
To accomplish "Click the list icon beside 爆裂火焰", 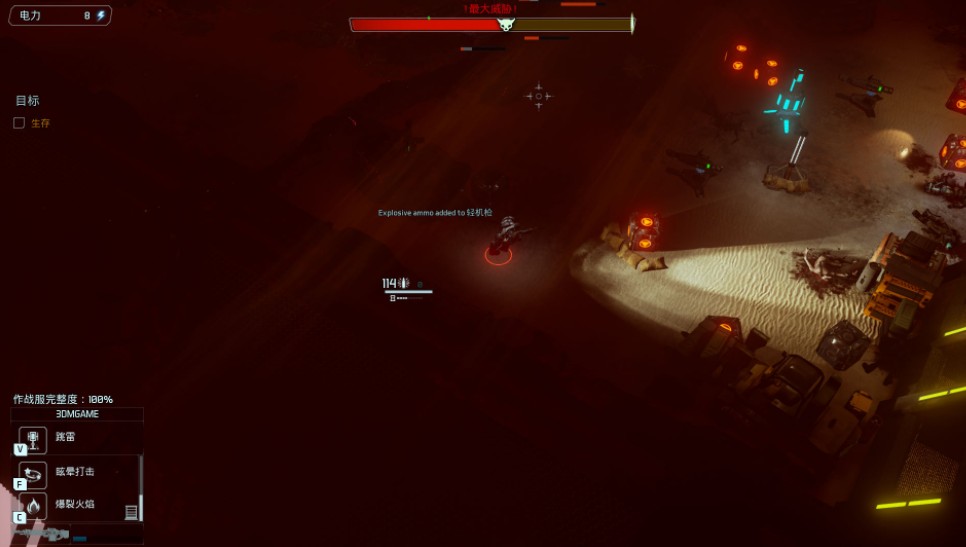I will (x=131, y=512).
